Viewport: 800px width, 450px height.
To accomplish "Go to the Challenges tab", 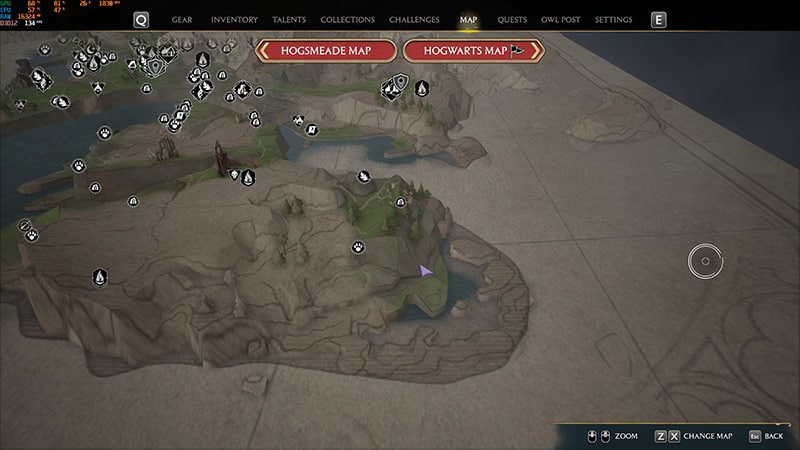I will point(413,20).
